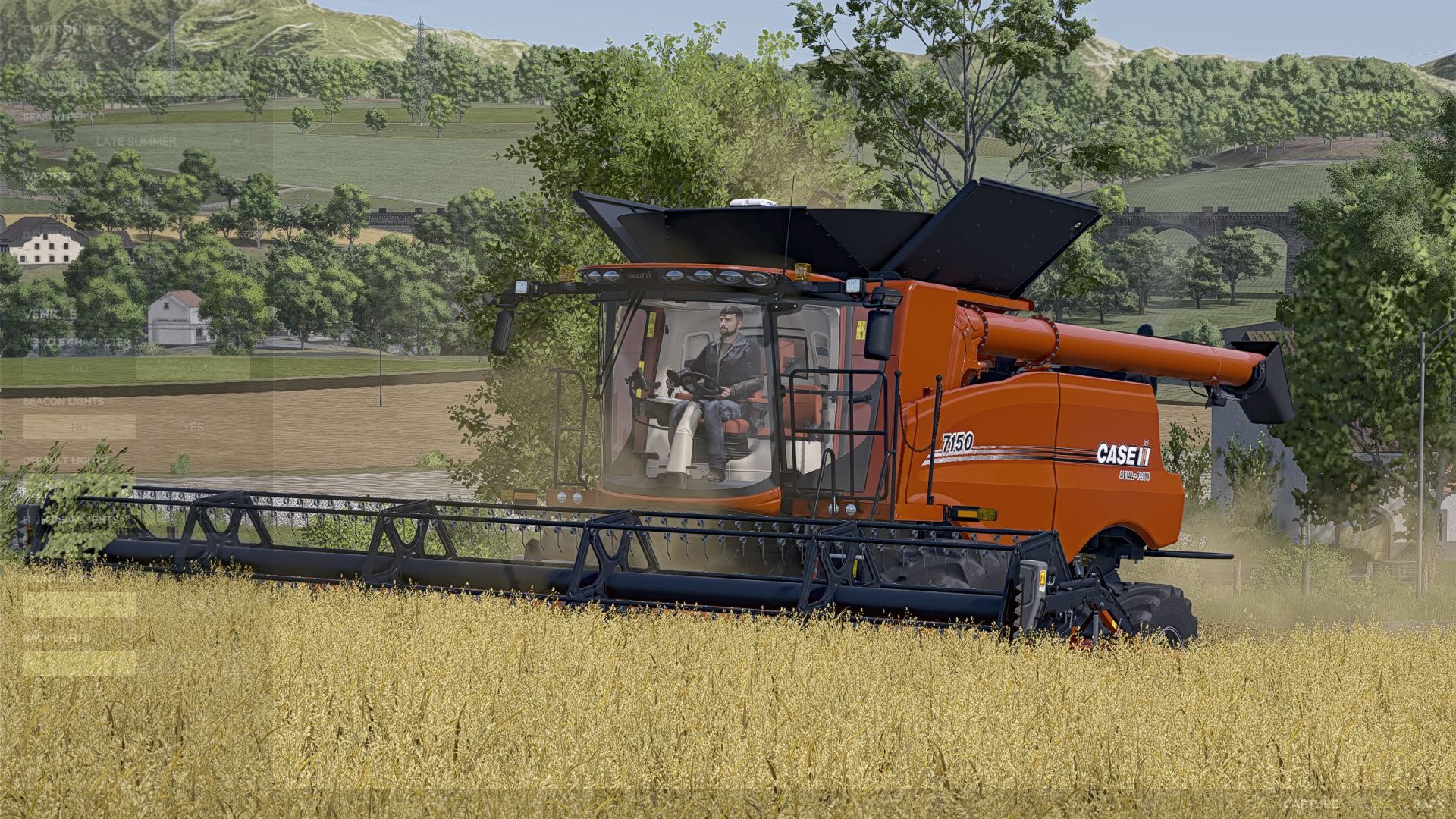The width and height of the screenshot is (1456, 819).
Task: Select the Environment section header
Action: [68, 29]
